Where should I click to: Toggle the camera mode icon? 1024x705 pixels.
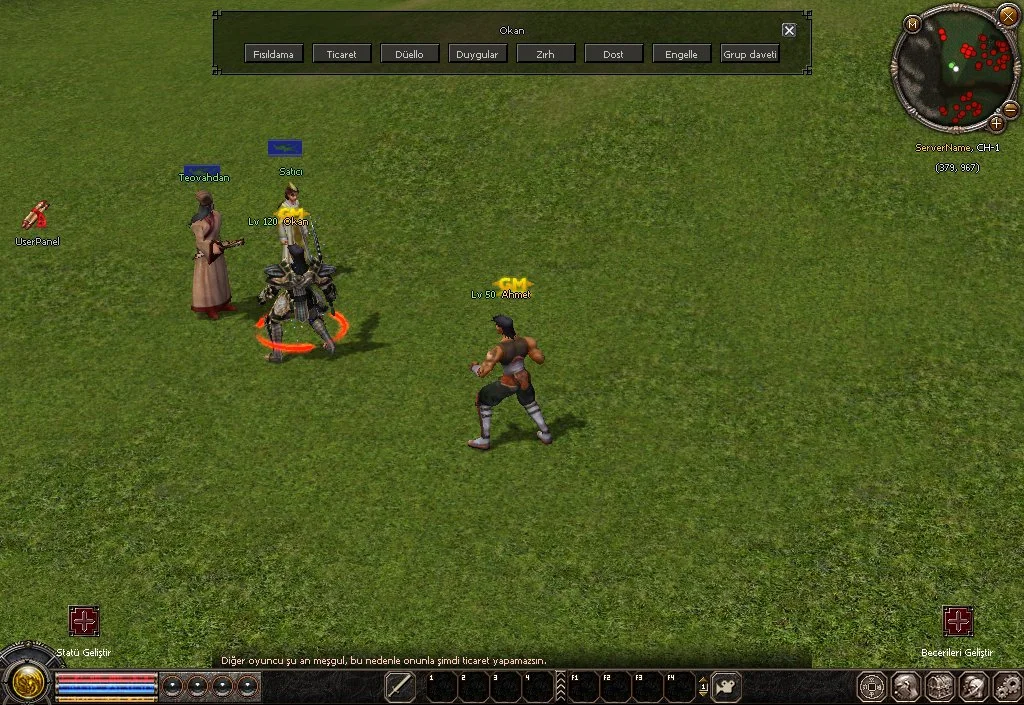click(726, 687)
